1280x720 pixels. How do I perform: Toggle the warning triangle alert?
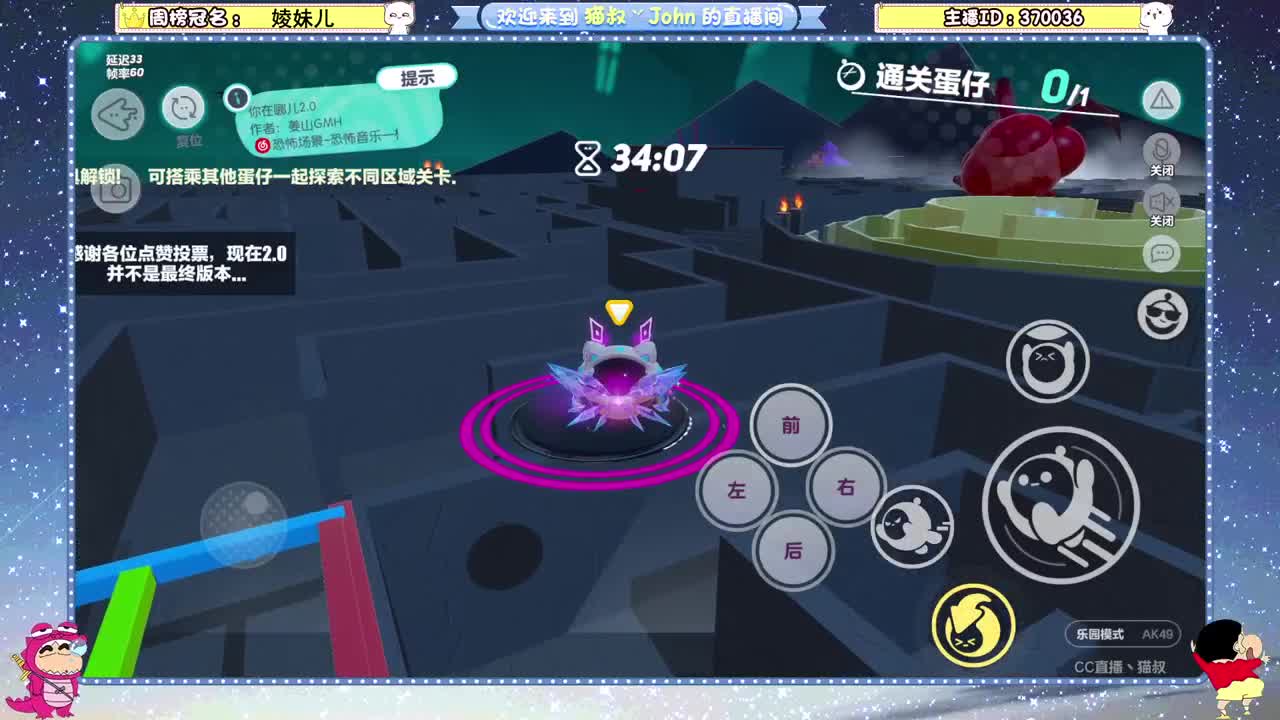click(x=1161, y=100)
